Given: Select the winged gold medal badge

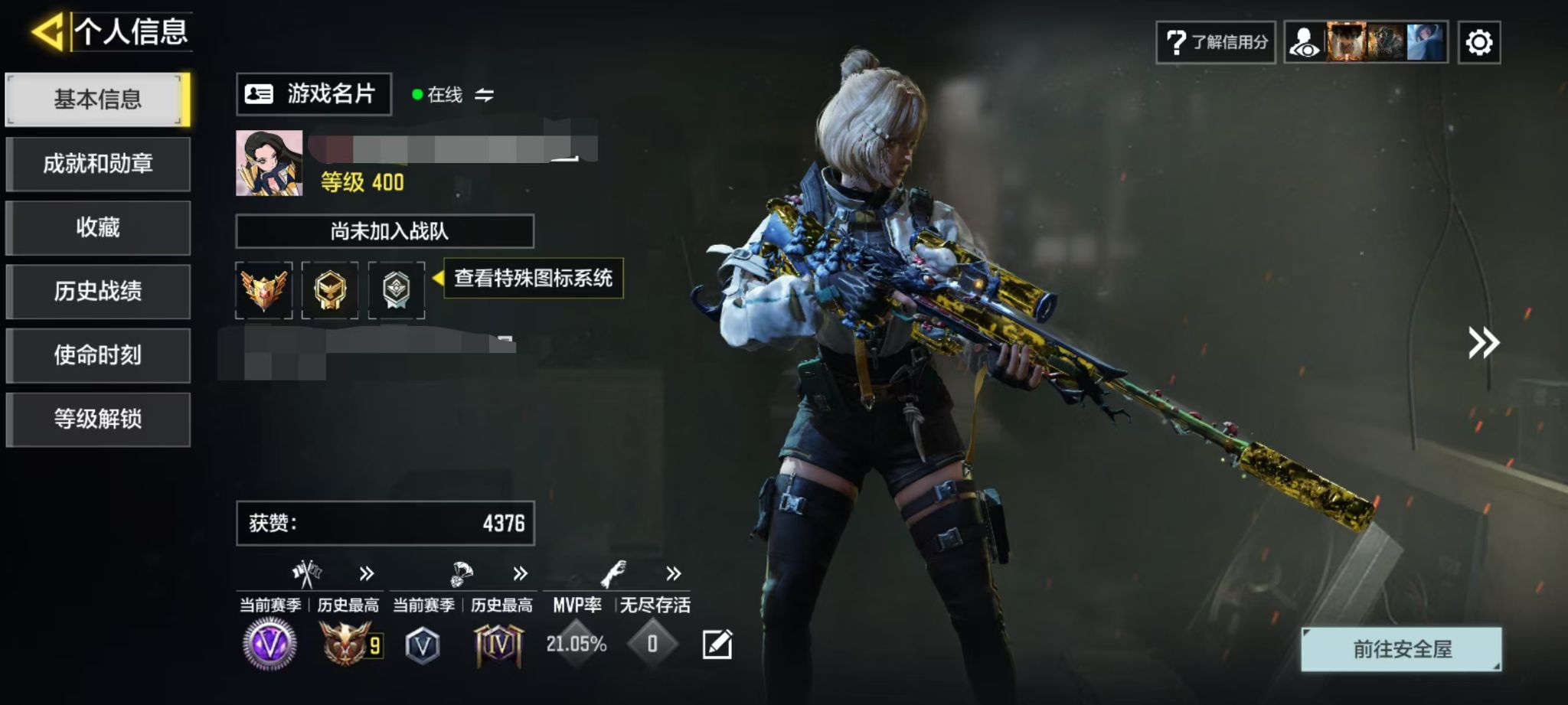Looking at the screenshot, I should [263, 290].
